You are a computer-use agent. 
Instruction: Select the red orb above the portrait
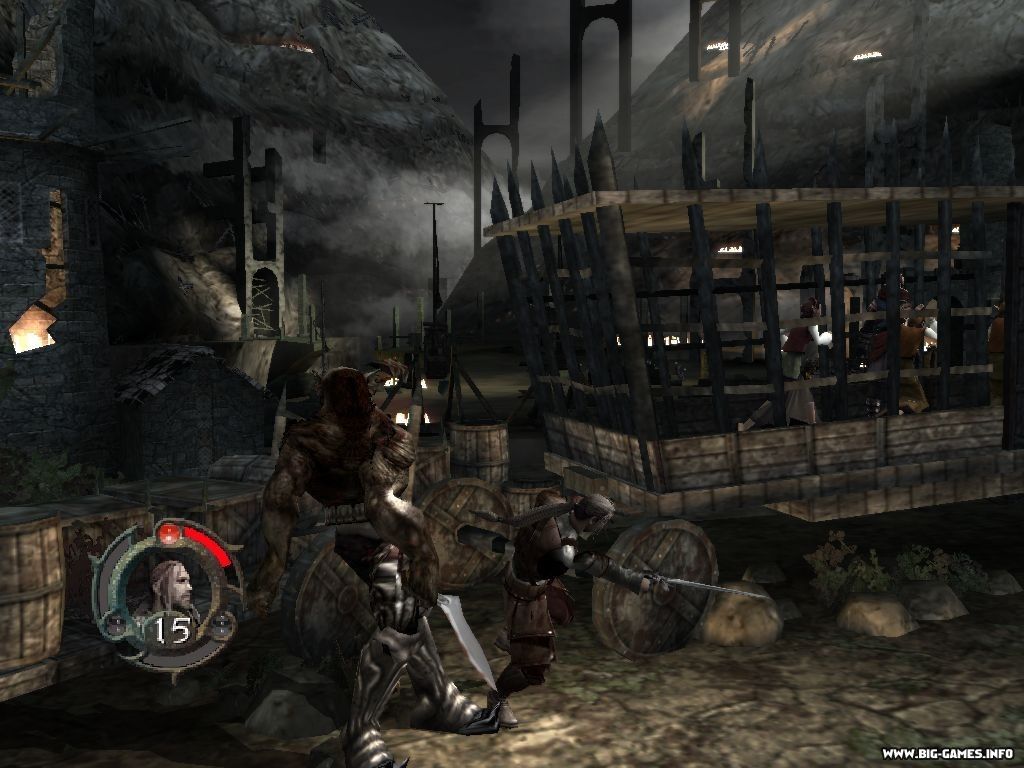coord(169,532)
